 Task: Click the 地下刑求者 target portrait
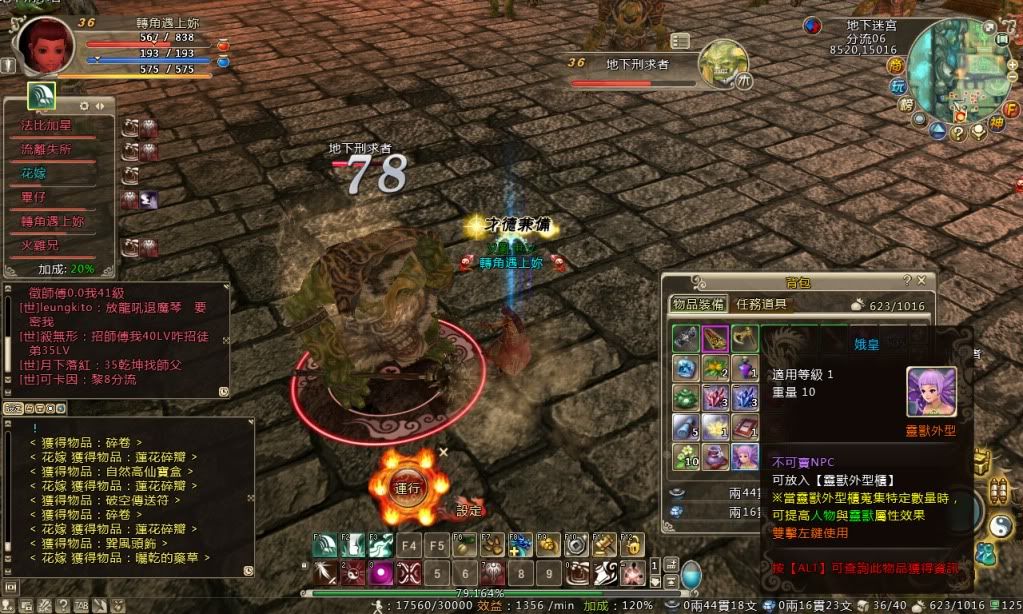[x=722, y=62]
